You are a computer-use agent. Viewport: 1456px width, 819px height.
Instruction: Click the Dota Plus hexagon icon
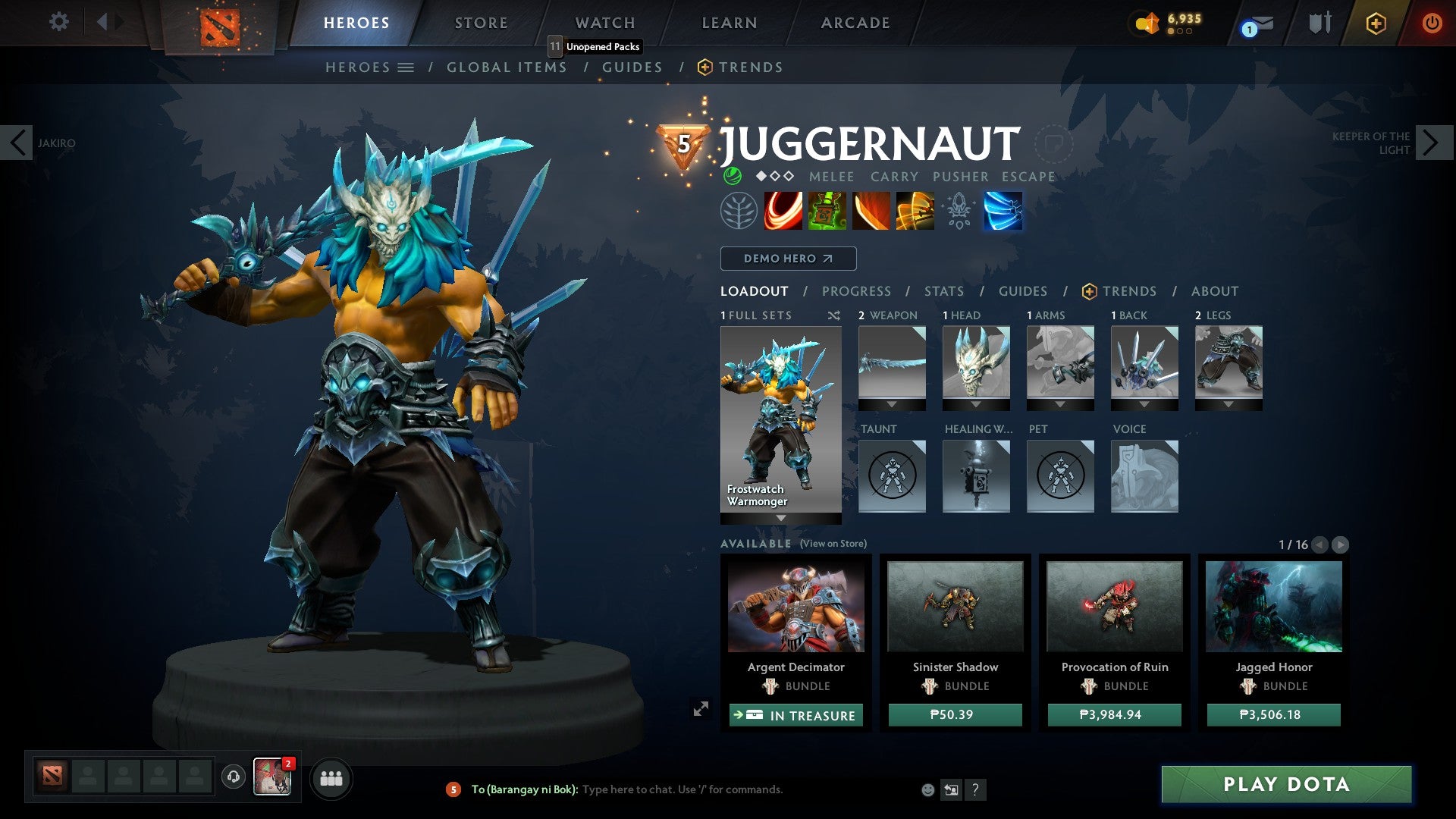[1376, 23]
